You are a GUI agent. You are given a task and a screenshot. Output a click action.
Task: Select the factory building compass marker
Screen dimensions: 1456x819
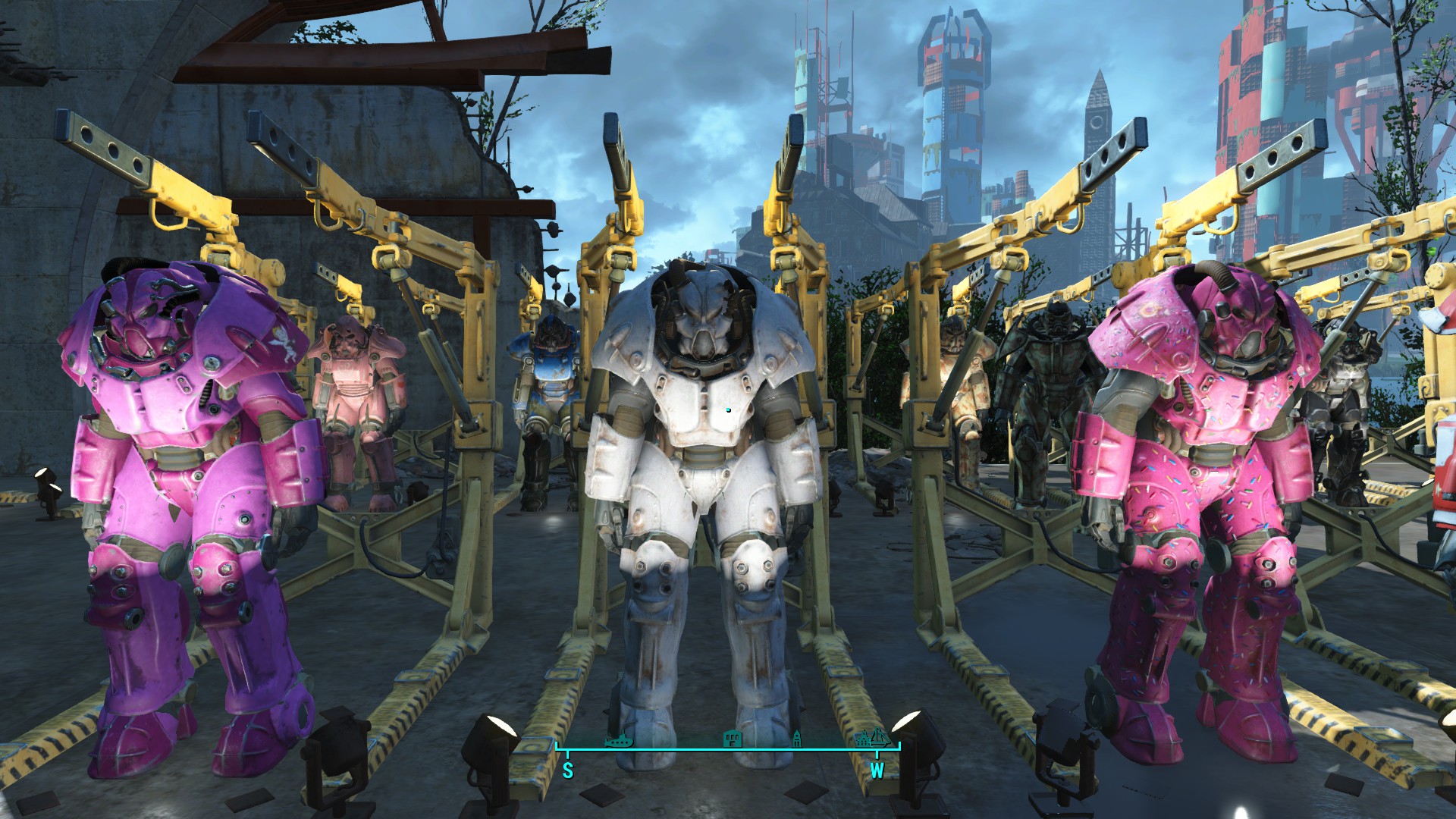coord(733,738)
